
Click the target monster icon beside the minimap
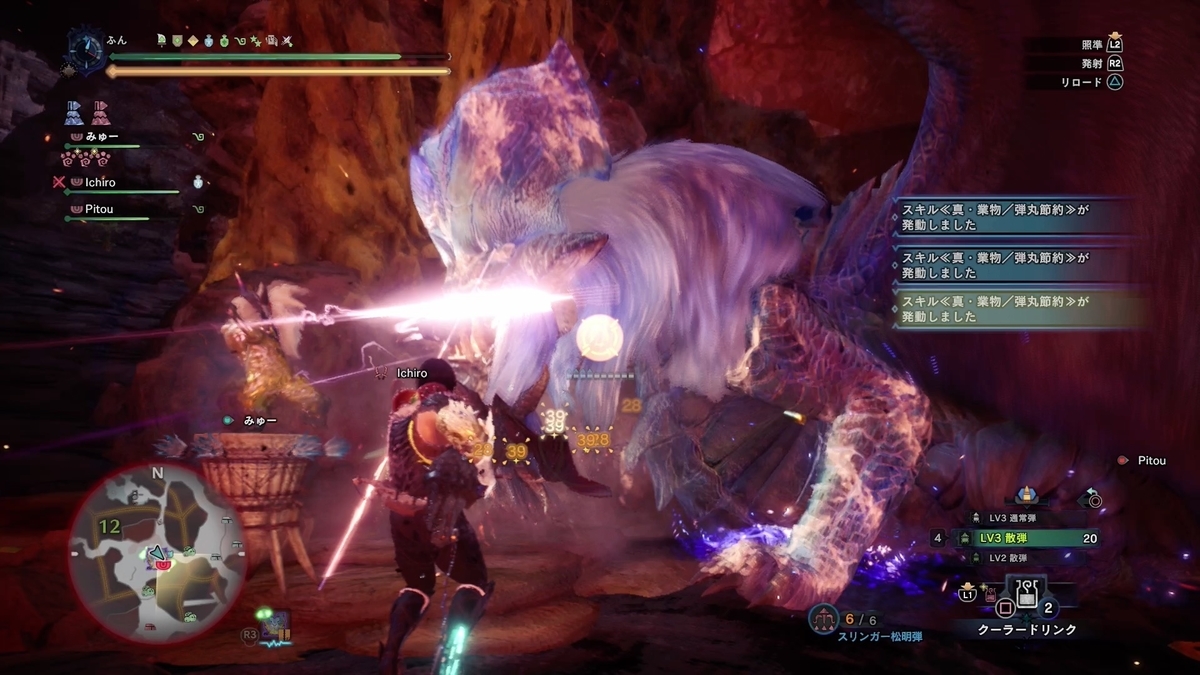pyautogui.click(x=272, y=626)
